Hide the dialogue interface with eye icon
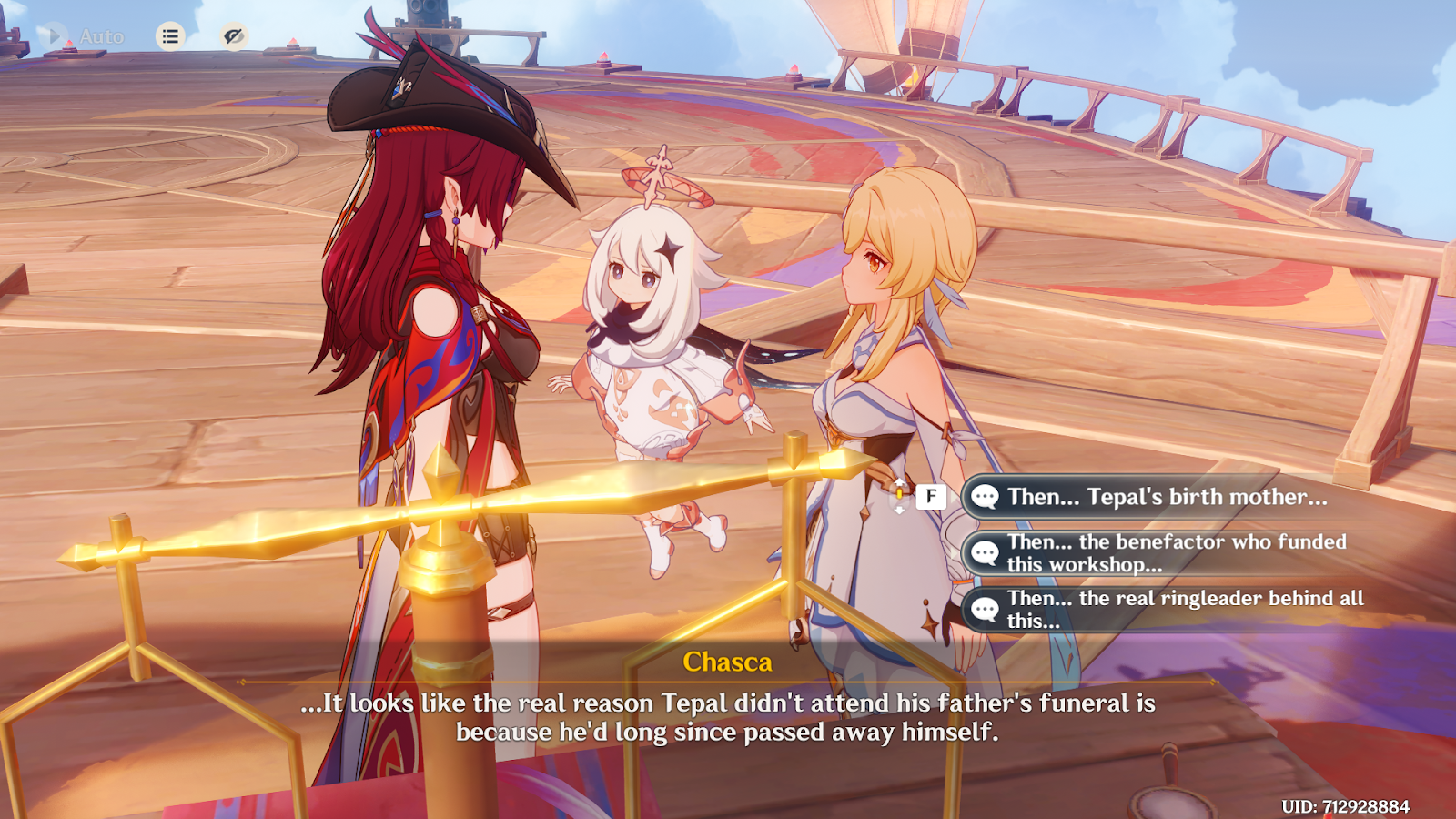Screen dimensions: 1456x819 click(x=234, y=36)
